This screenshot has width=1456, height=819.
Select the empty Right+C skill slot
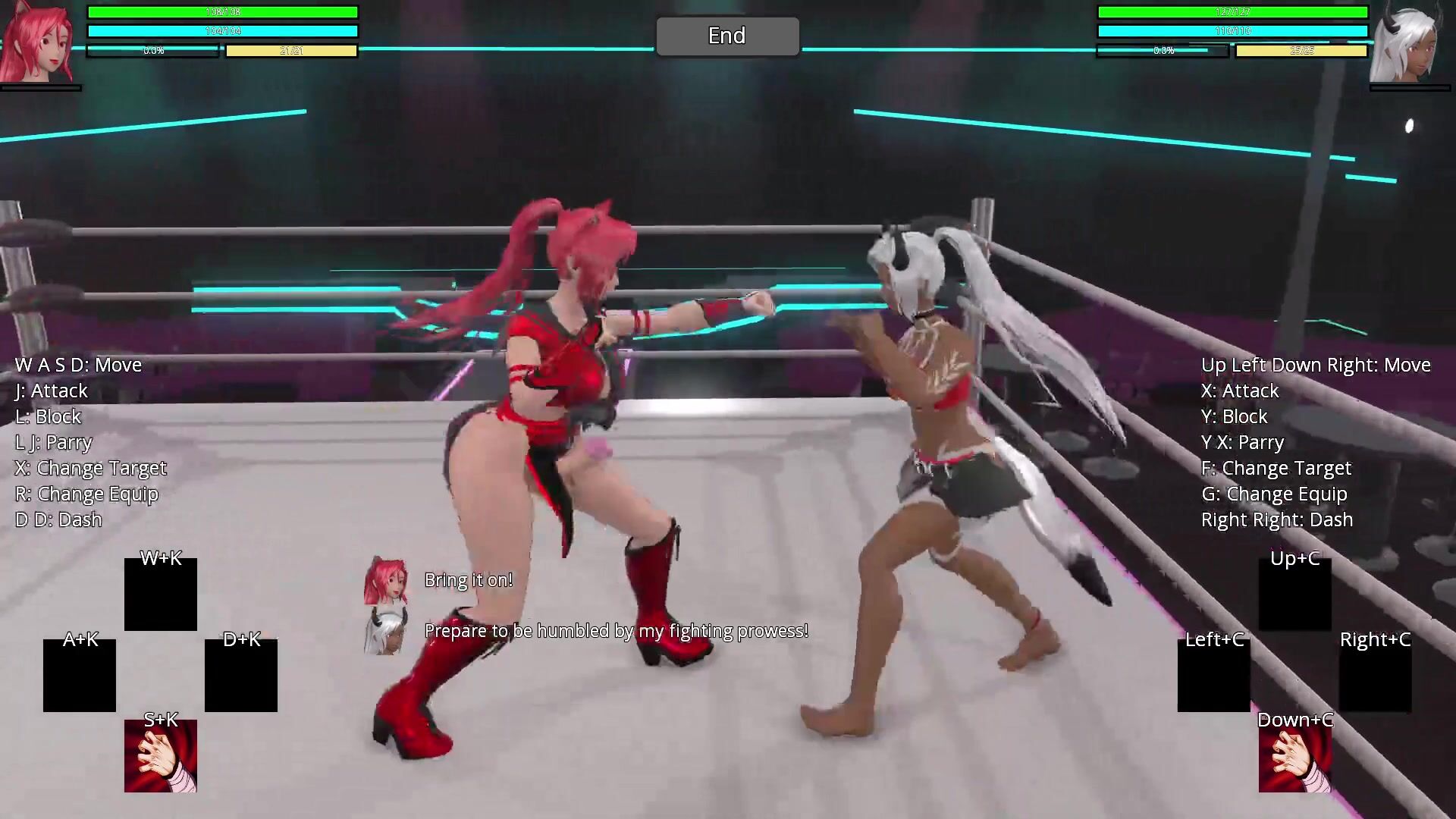1375,676
